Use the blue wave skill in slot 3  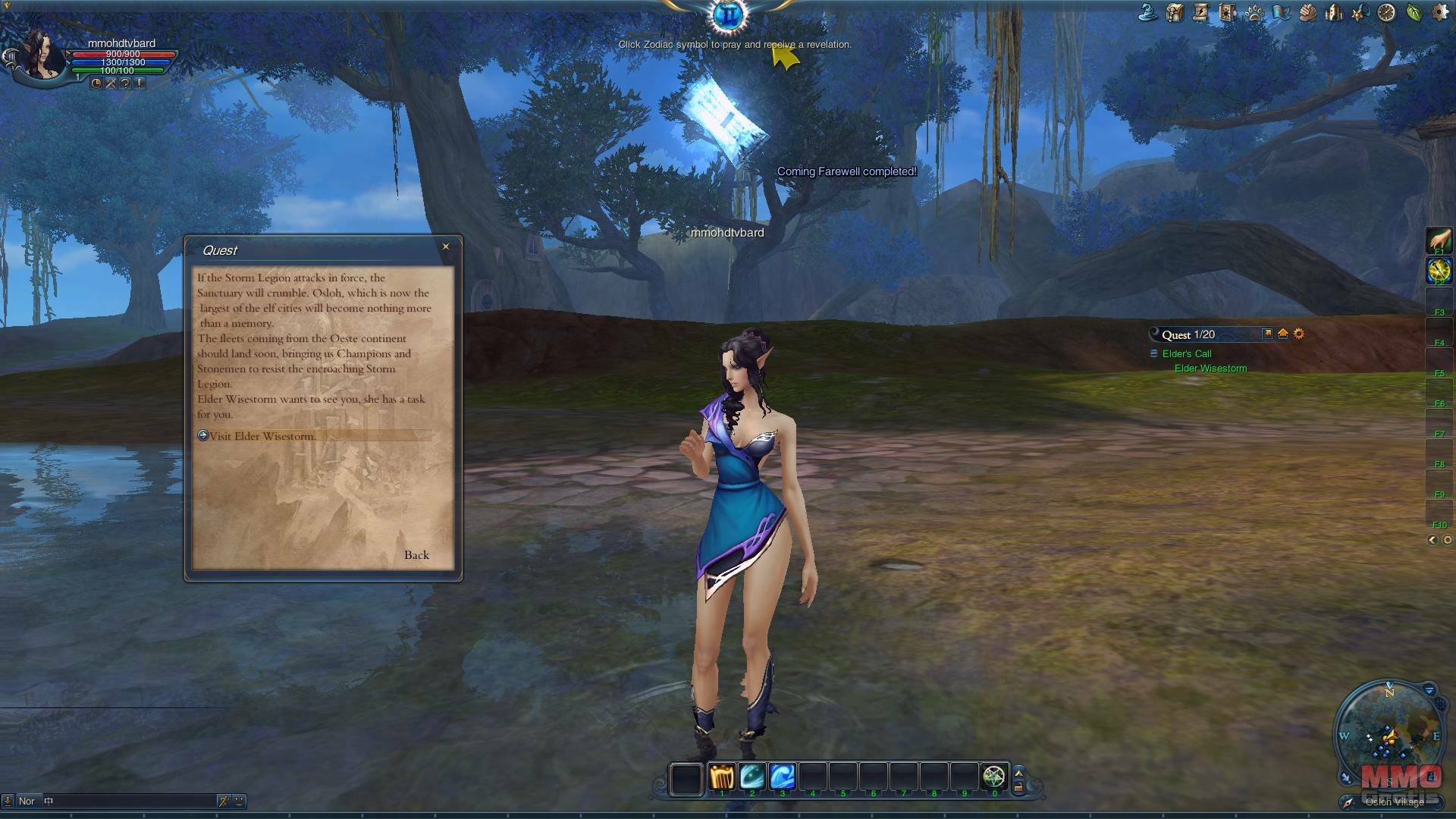click(x=783, y=777)
